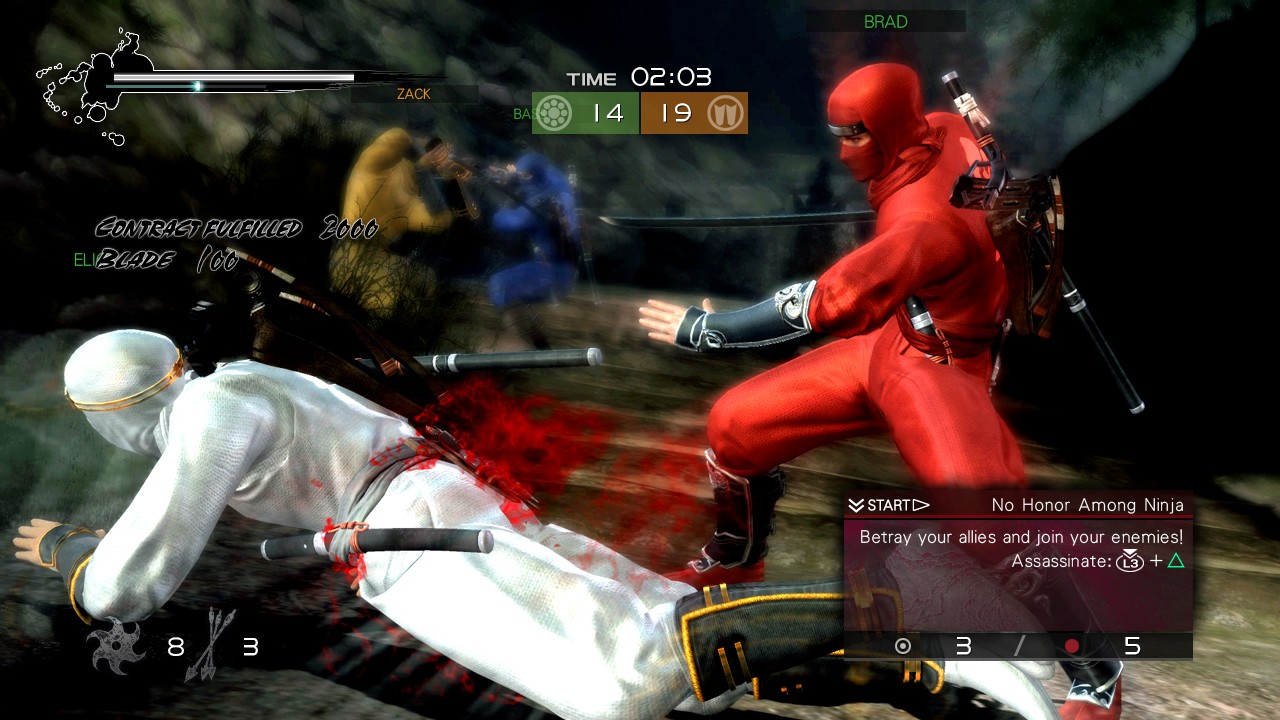This screenshot has height=720, width=1280.
Task: Select the bow arrows icon
Action: click(211, 645)
